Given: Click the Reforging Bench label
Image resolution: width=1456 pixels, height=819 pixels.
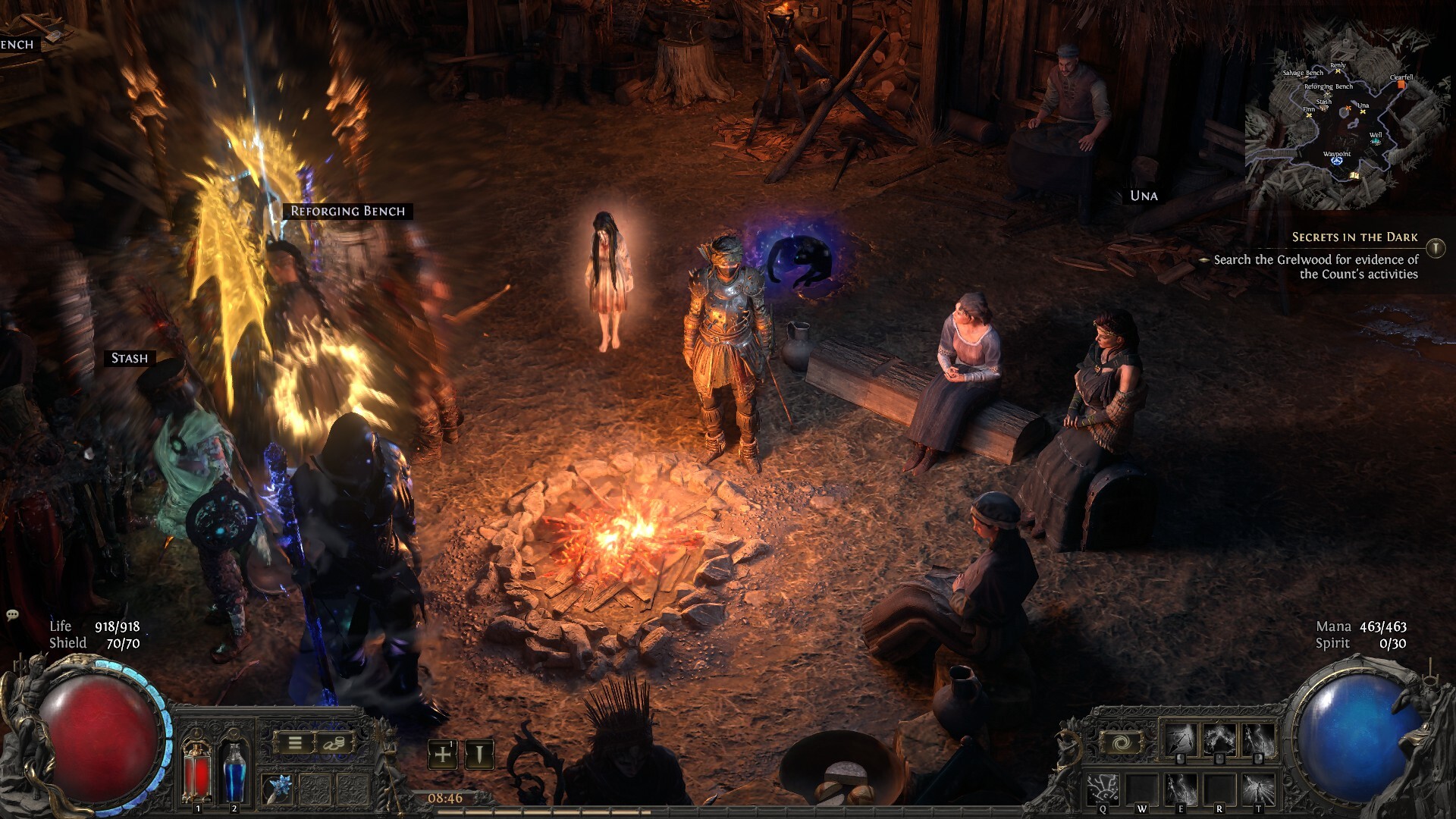Looking at the screenshot, I should (348, 212).
